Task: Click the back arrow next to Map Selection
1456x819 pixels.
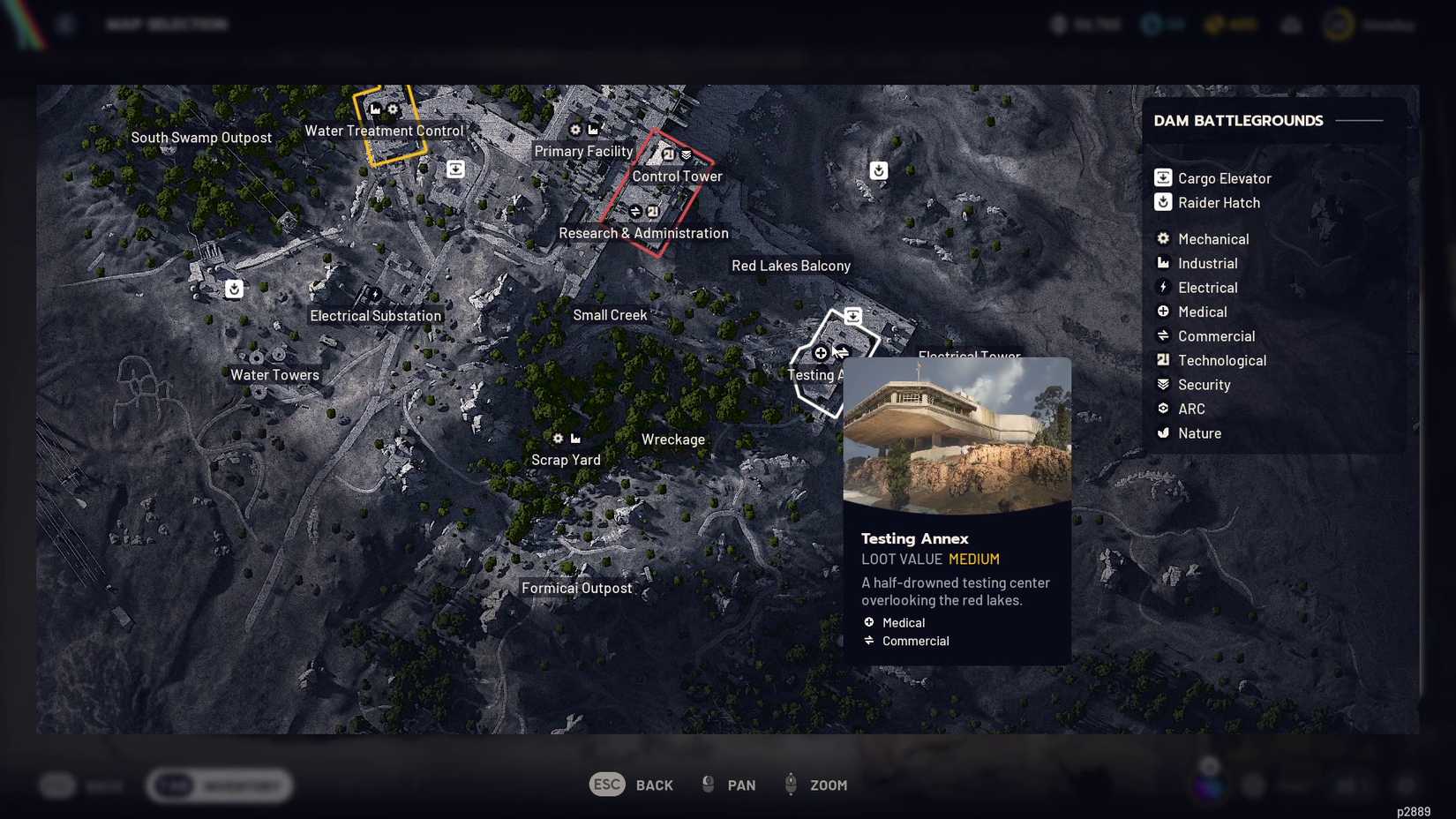Action: click(64, 24)
